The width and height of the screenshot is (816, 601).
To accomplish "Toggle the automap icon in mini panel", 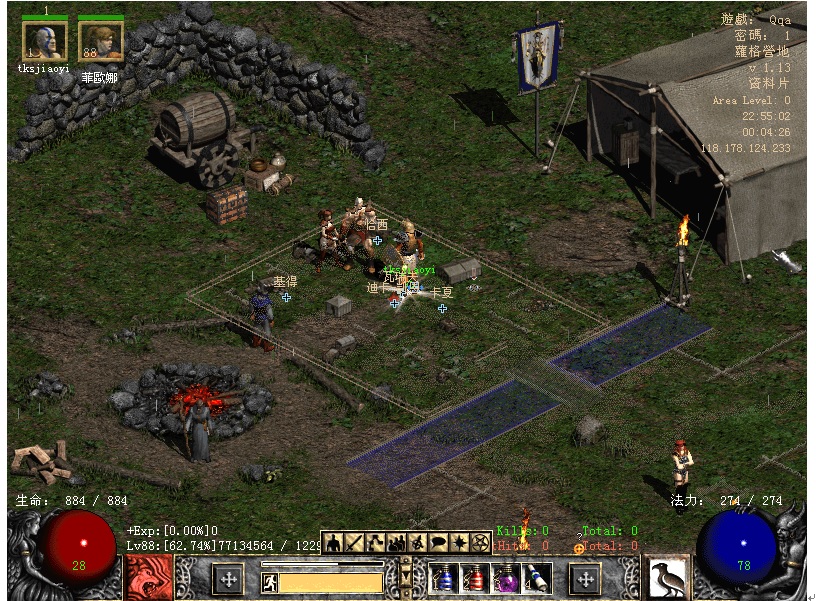I will (416, 543).
